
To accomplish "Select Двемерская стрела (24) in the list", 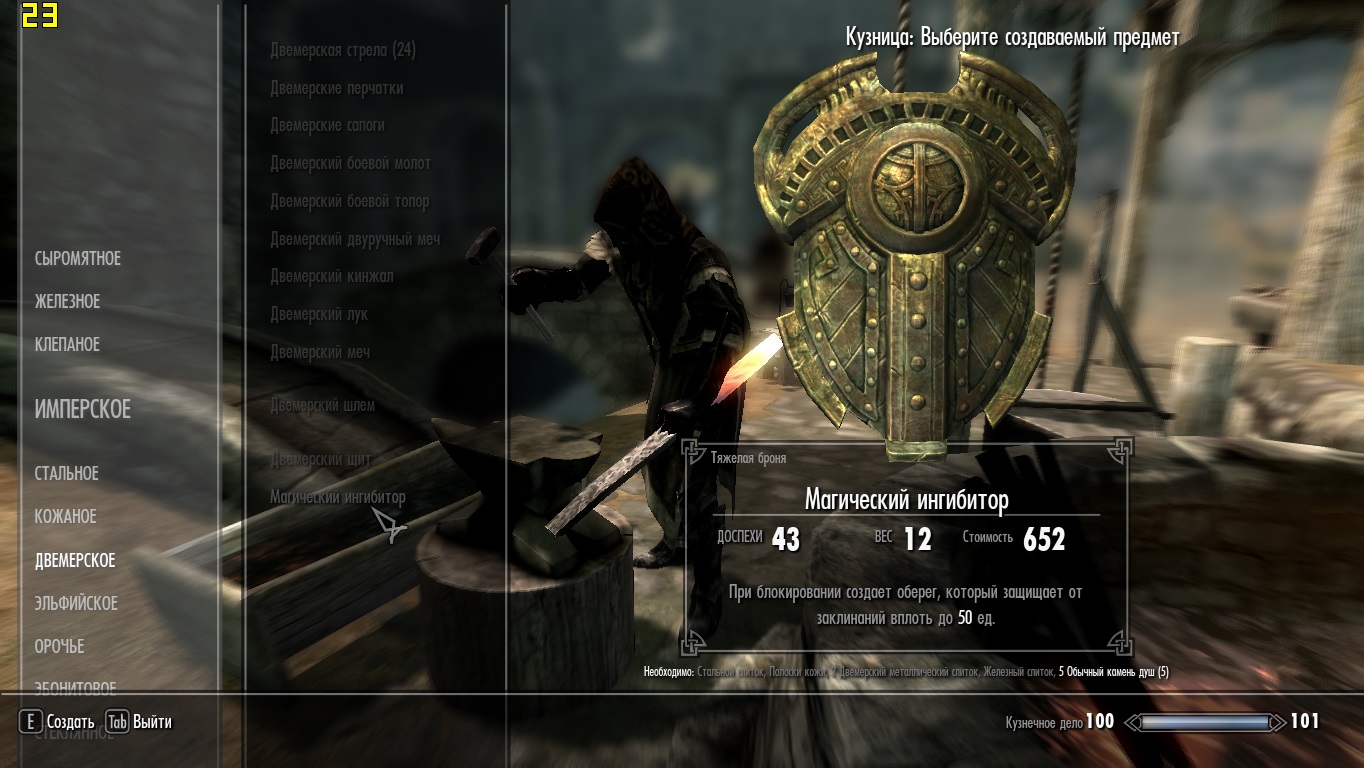I will tap(343, 50).
